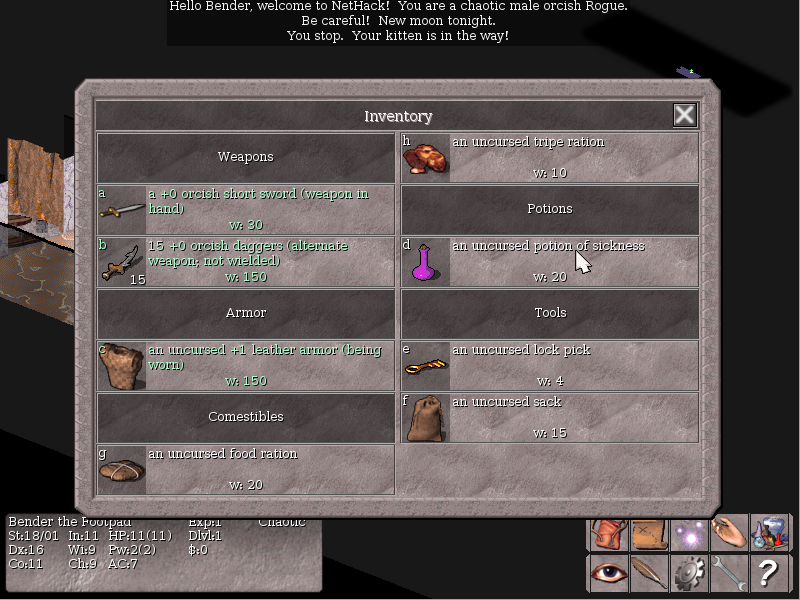Click the feather quill icon
Image resolution: width=800 pixels, height=600 pixels.
click(x=648, y=573)
